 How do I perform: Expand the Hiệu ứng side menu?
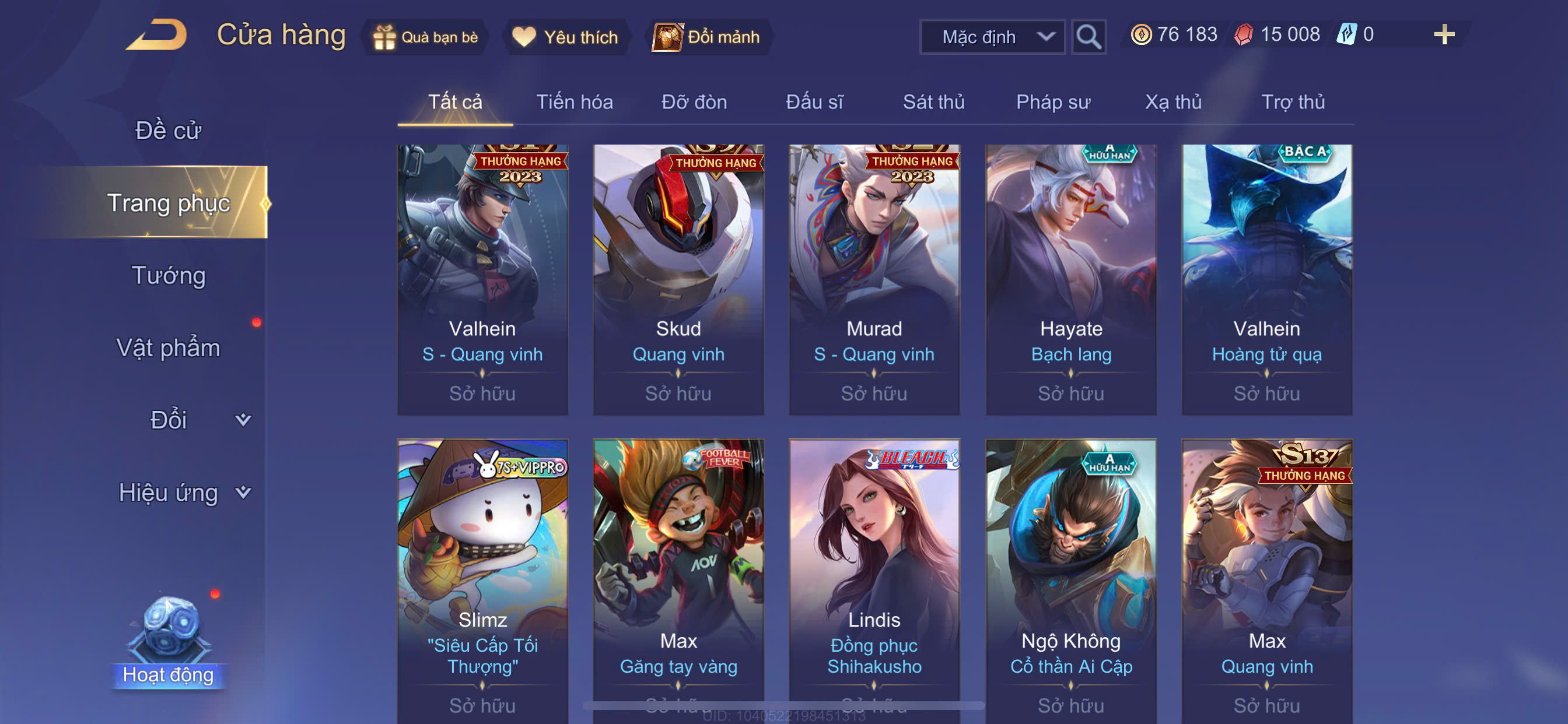tap(183, 492)
